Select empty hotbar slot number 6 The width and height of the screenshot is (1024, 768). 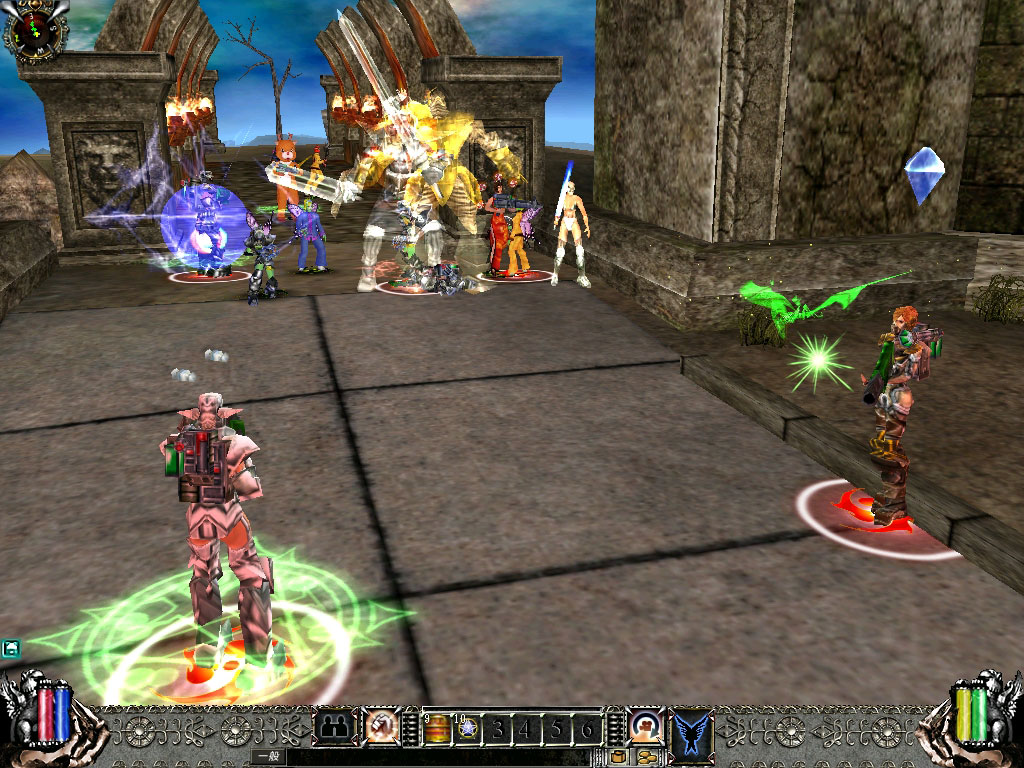[588, 729]
